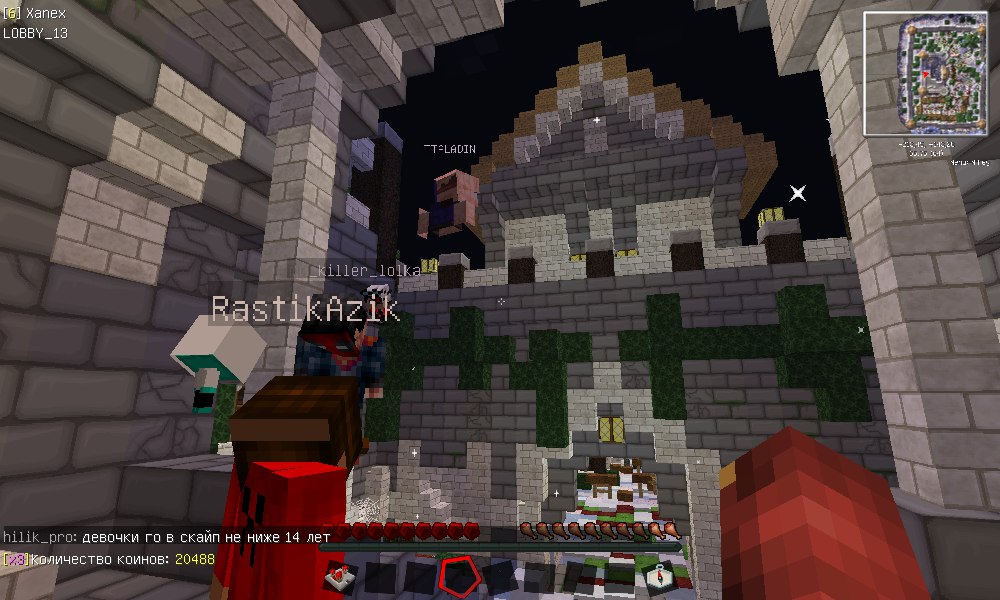The image size is (1000, 600).
Task: Click the red player arrow on the minimap
Action: tap(926, 73)
